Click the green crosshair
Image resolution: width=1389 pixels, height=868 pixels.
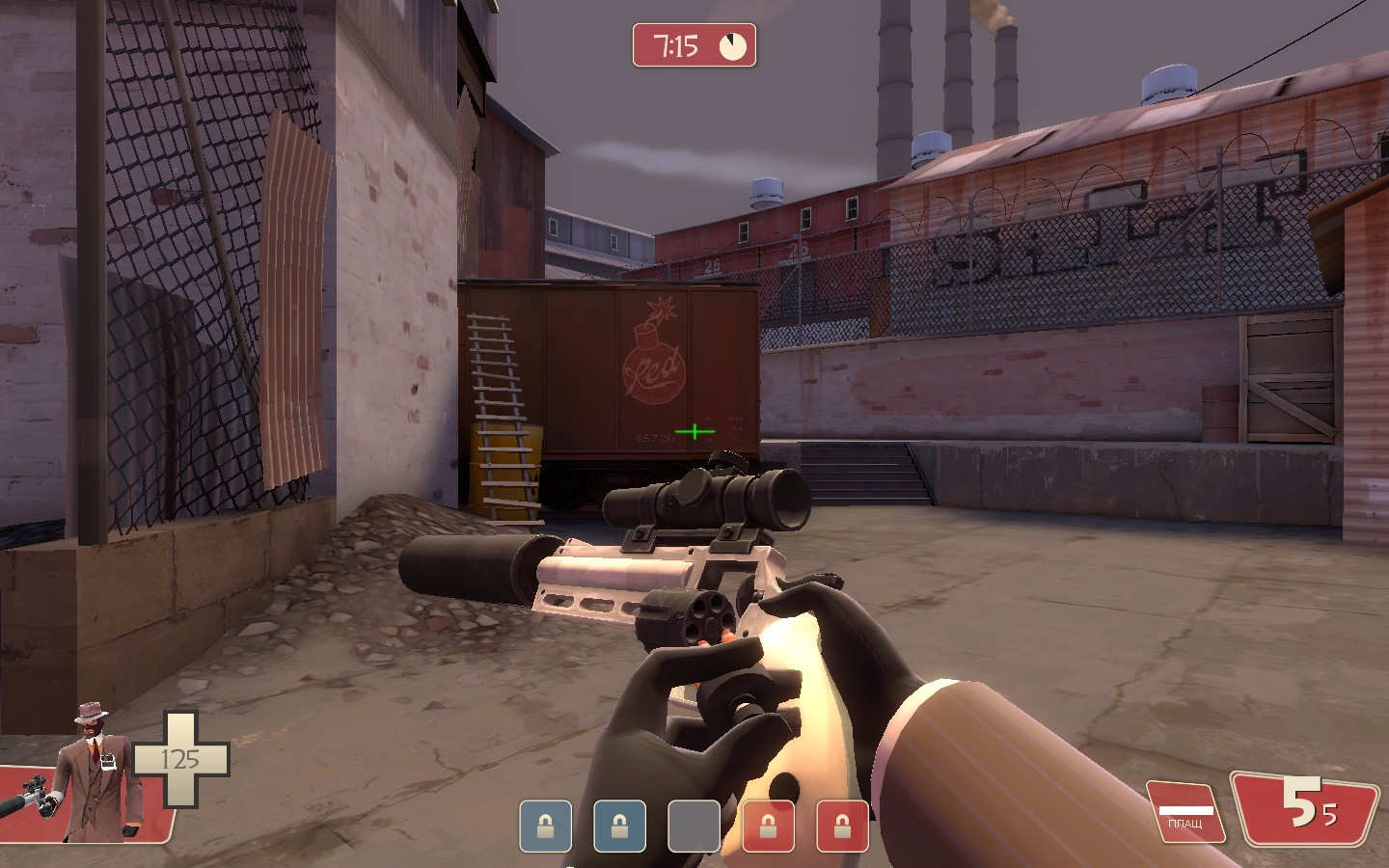(x=694, y=433)
